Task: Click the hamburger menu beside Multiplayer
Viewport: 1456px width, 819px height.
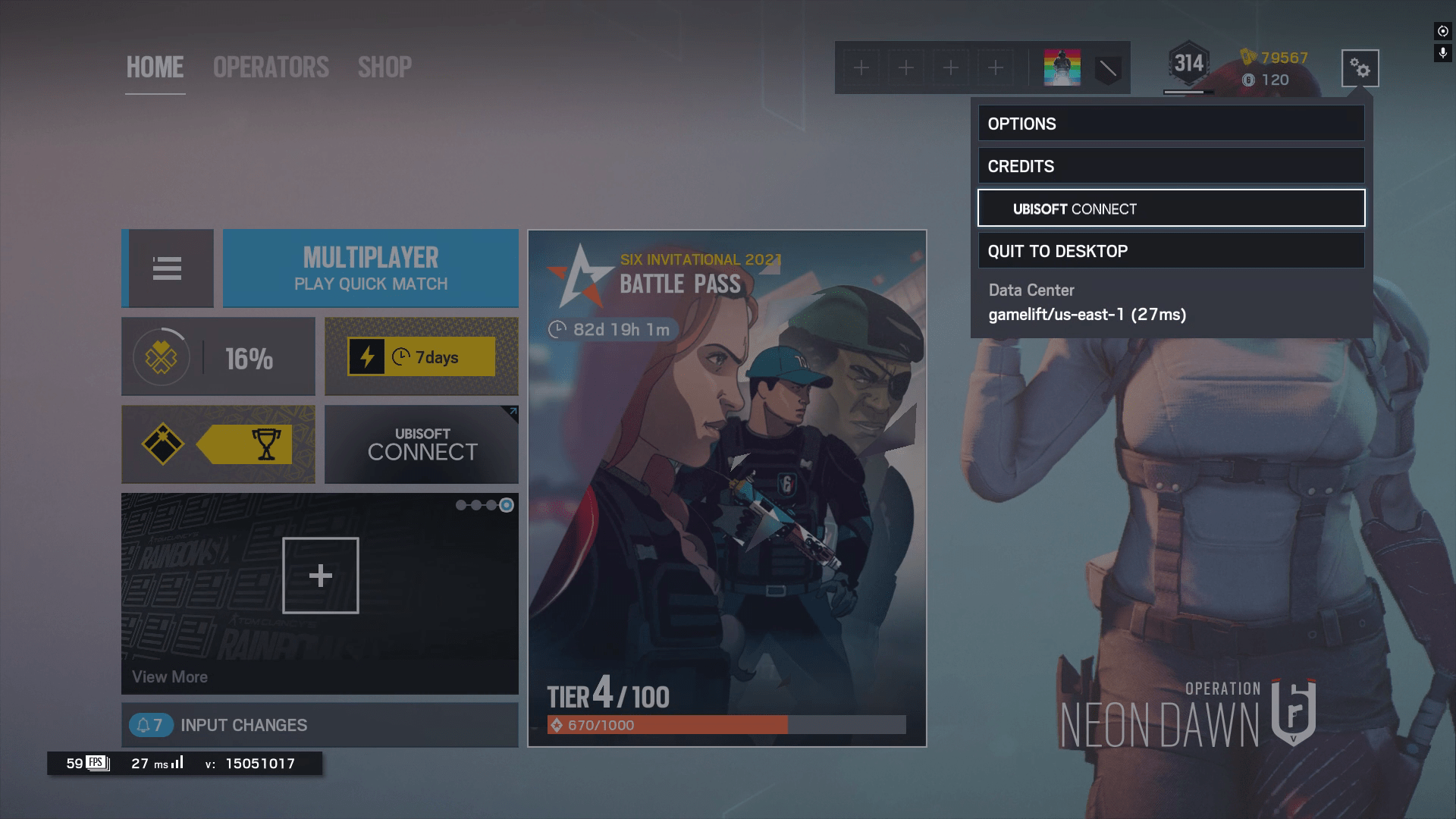Action: 168,268
